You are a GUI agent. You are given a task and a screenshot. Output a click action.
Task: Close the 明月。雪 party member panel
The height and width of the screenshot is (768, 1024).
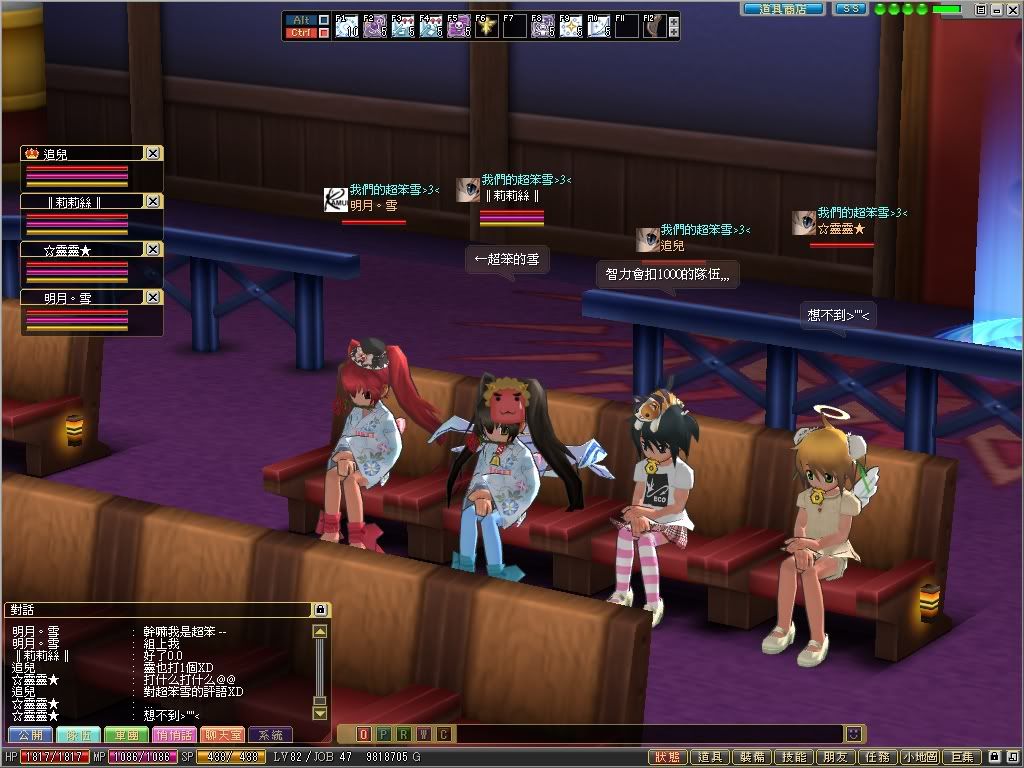(152, 298)
